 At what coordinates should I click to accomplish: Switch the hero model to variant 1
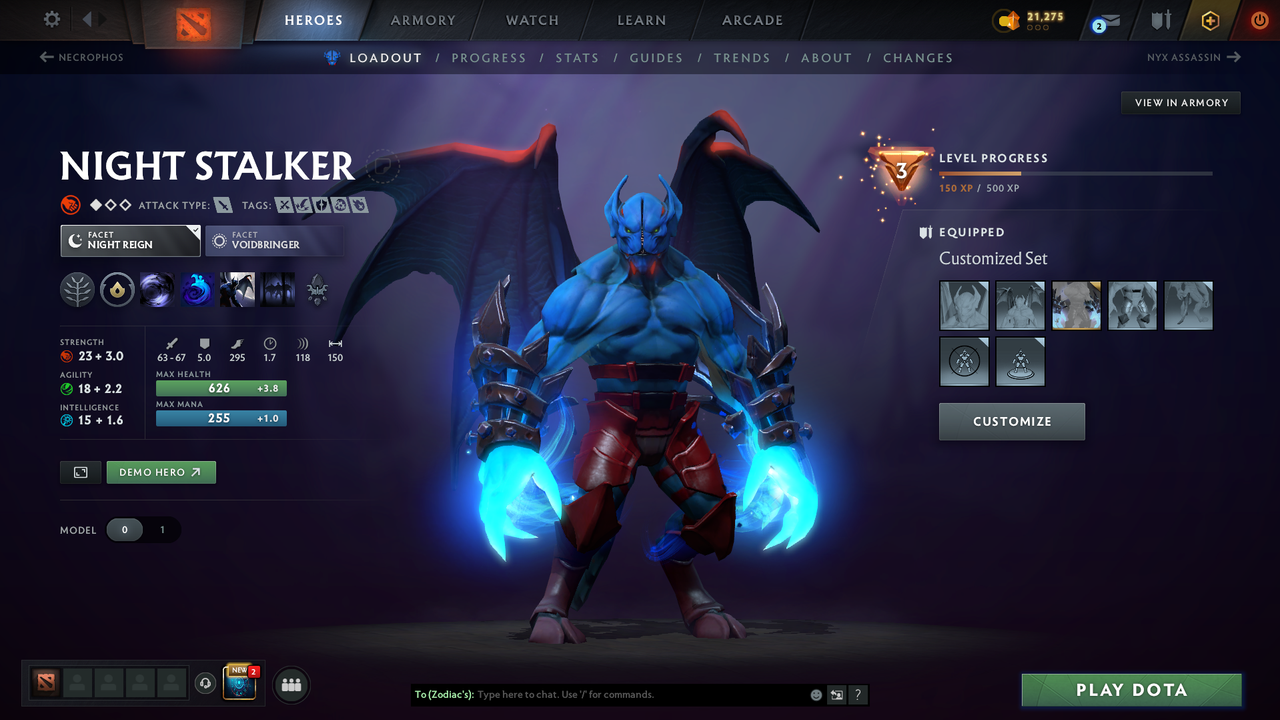pyautogui.click(x=160, y=530)
